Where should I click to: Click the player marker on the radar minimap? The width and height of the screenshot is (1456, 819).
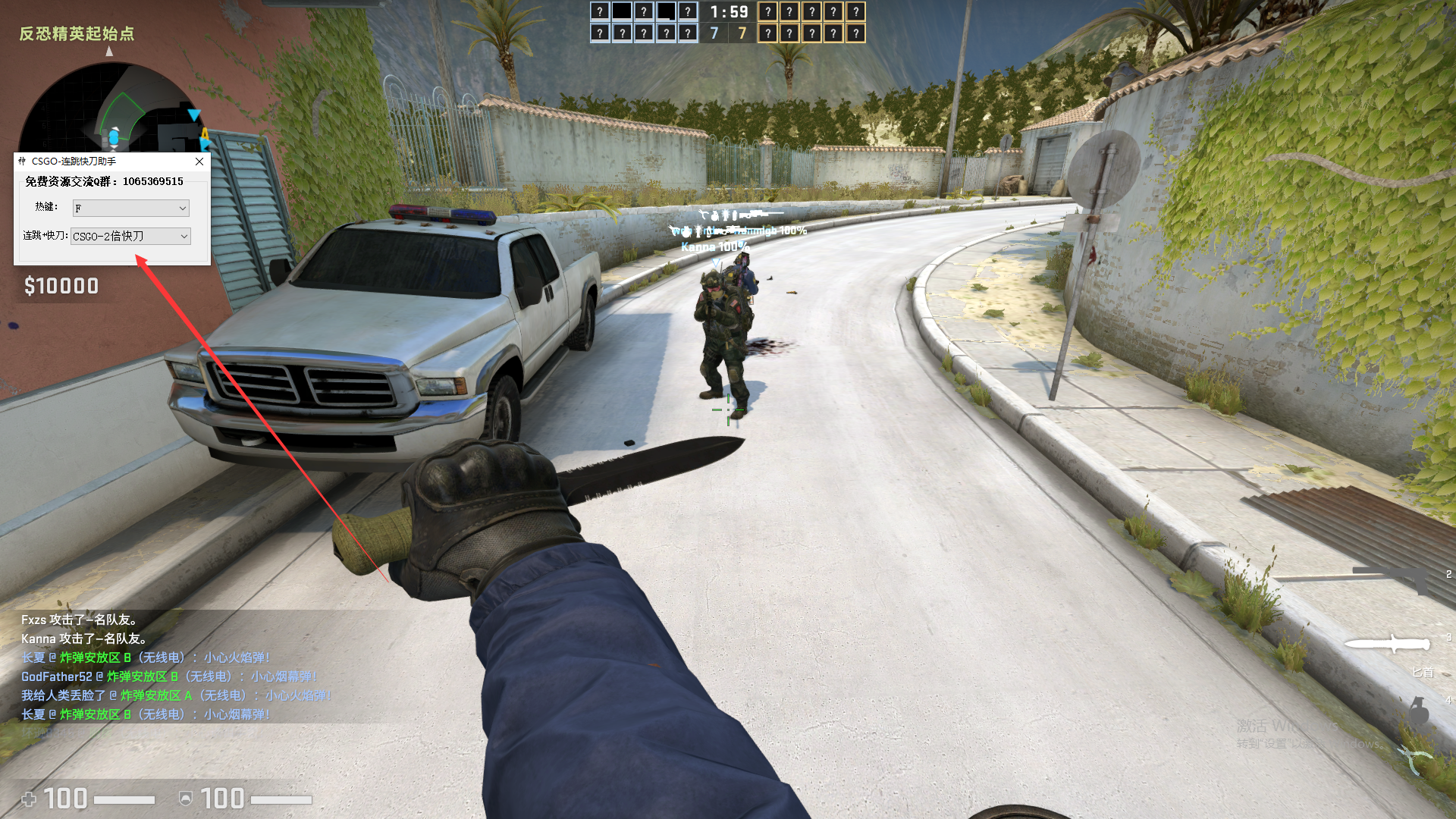pos(114,136)
